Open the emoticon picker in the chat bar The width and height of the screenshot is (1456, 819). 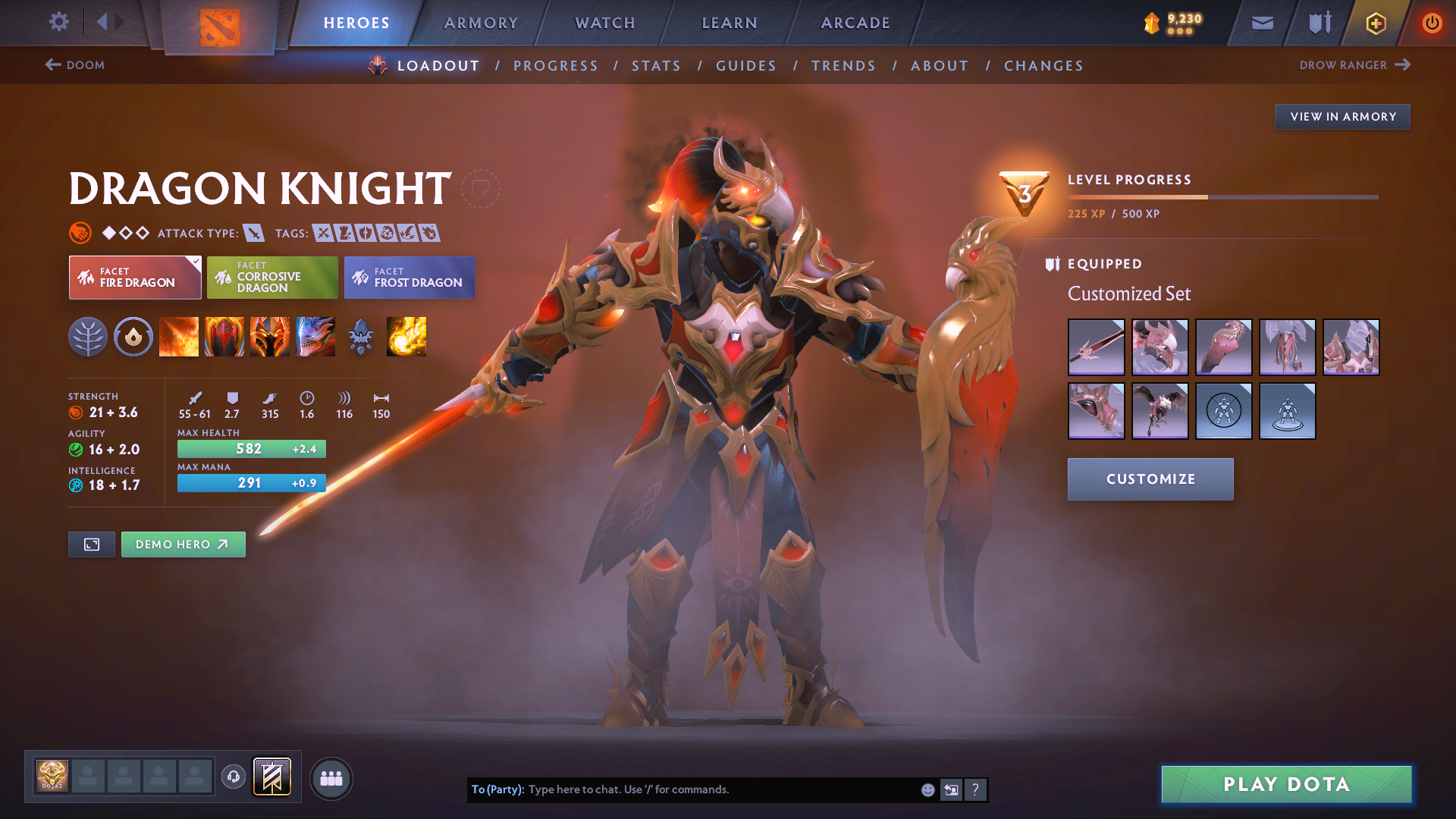point(927,789)
